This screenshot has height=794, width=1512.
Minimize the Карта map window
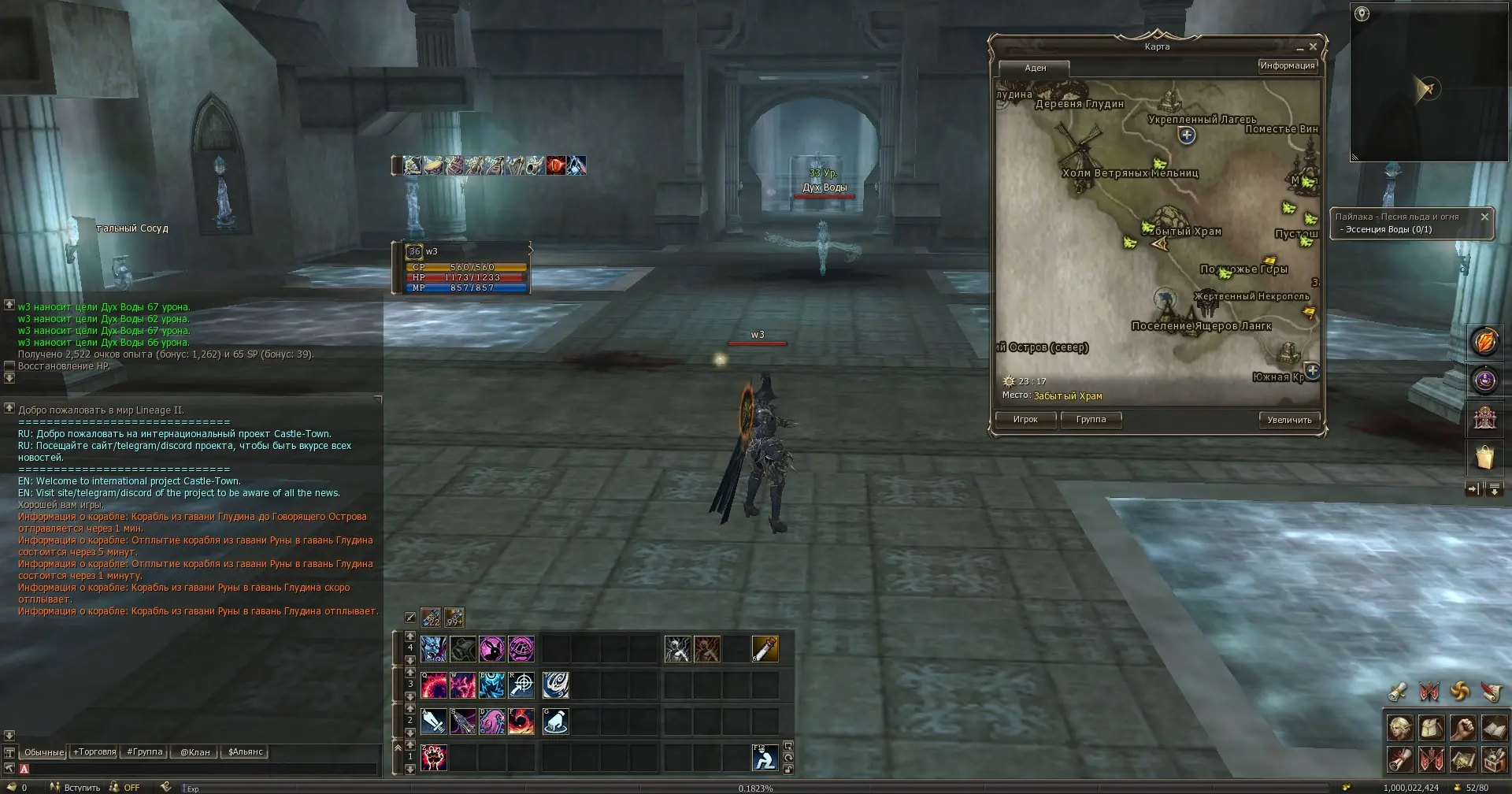[1299, 48]
